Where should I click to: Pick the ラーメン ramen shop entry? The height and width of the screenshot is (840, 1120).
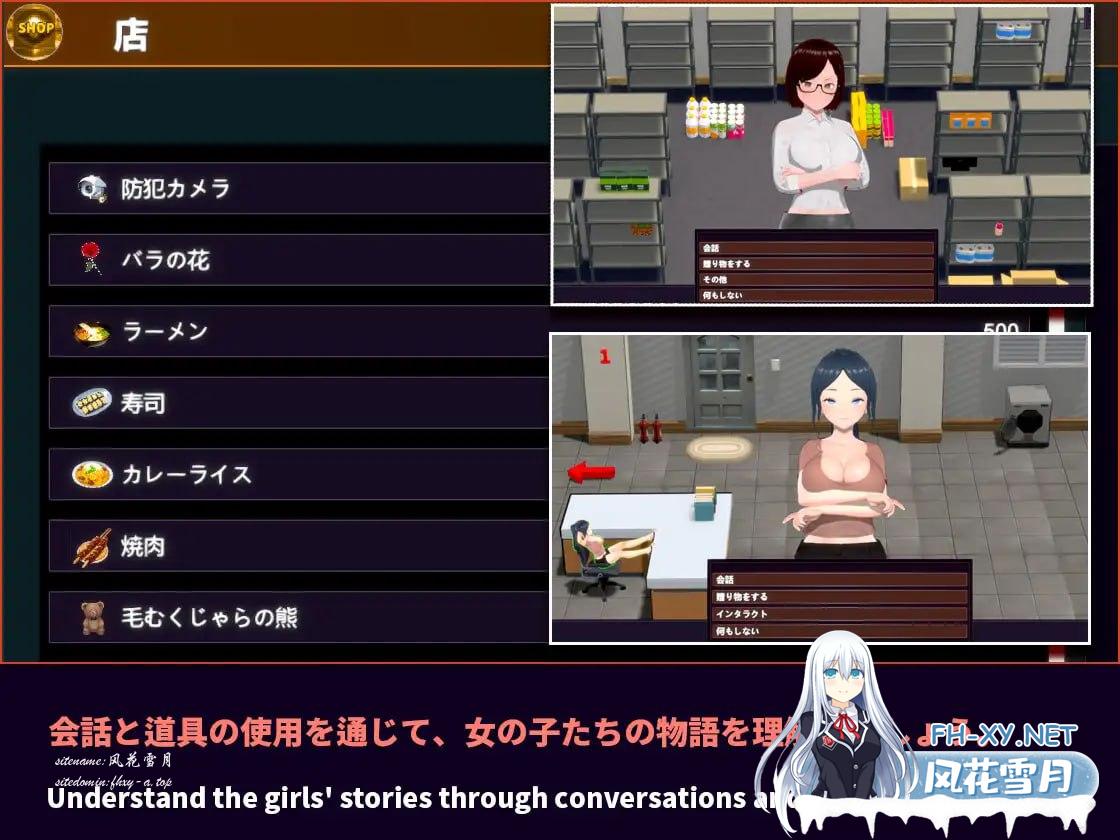click(x=298, y=332)
